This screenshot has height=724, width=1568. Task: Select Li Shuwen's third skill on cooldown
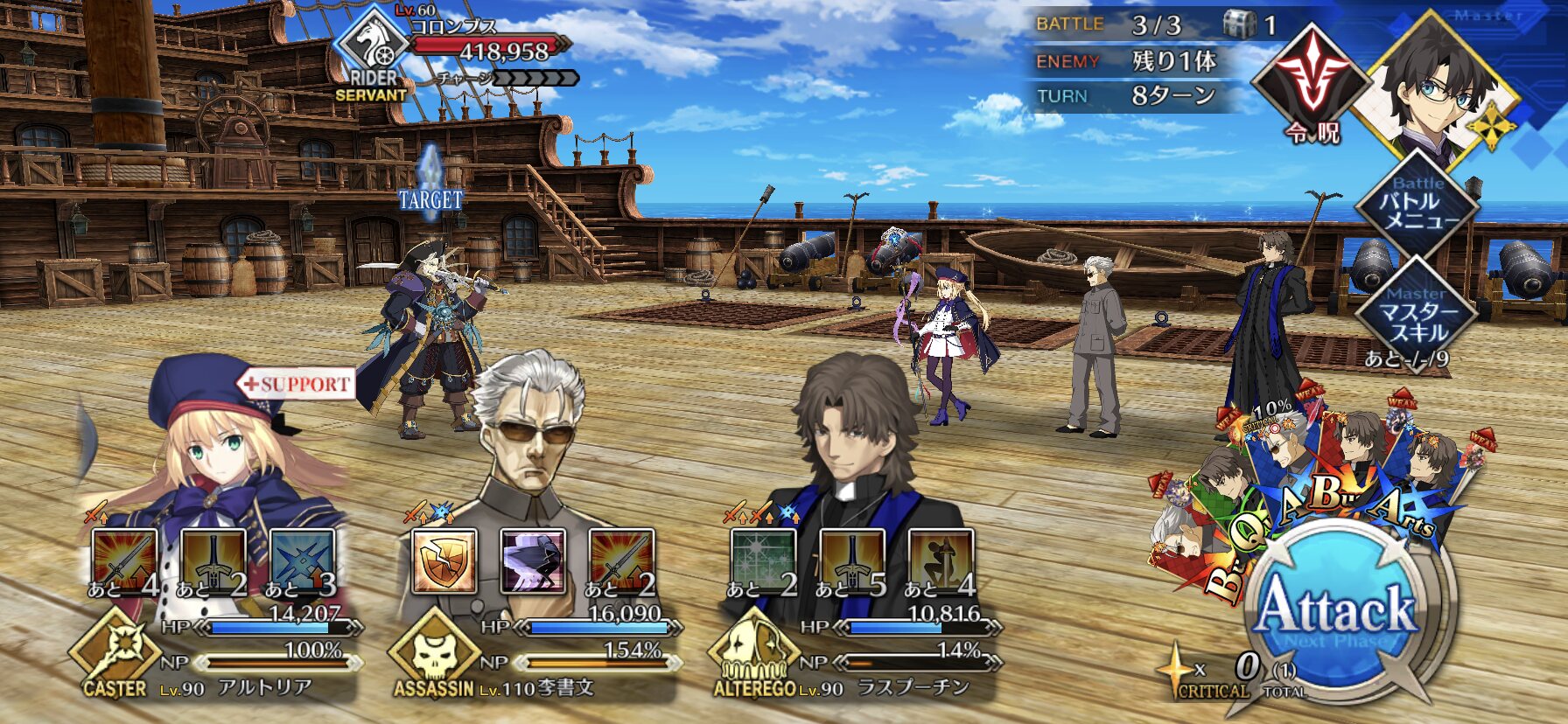pos(621,561)
